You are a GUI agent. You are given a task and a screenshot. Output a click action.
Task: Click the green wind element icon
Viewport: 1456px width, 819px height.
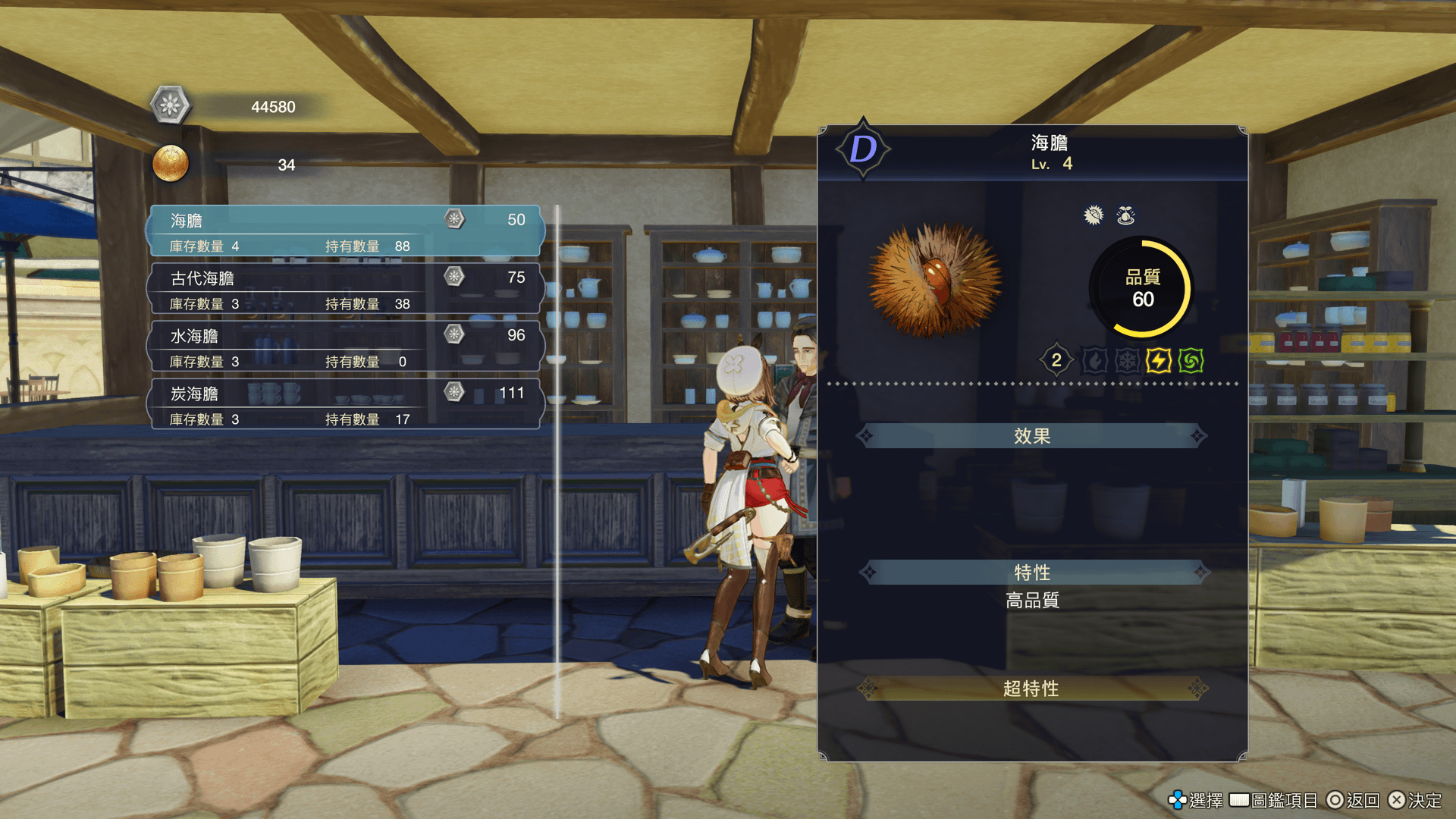click(x=1191, y=361)
